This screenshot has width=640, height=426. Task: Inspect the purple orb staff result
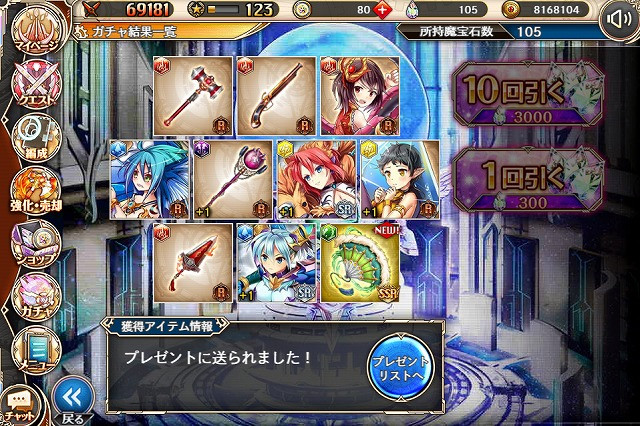click(x=233, y=179)
